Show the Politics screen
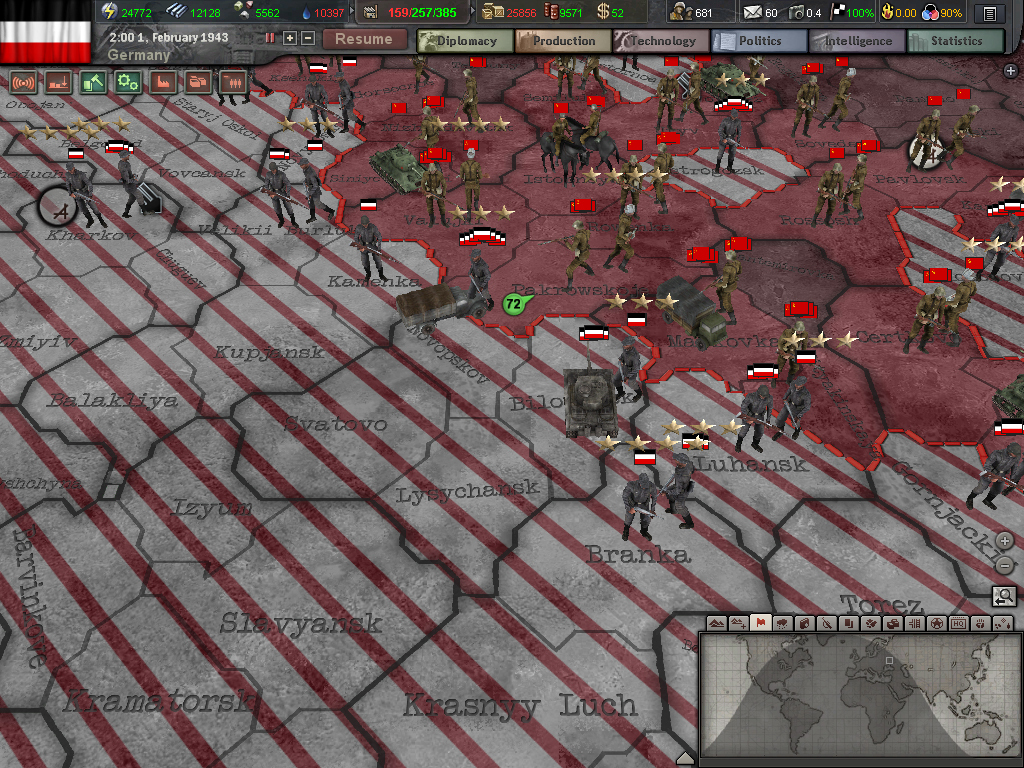Viewport: 1024px width, 768px height. click(x=759, y=41)
